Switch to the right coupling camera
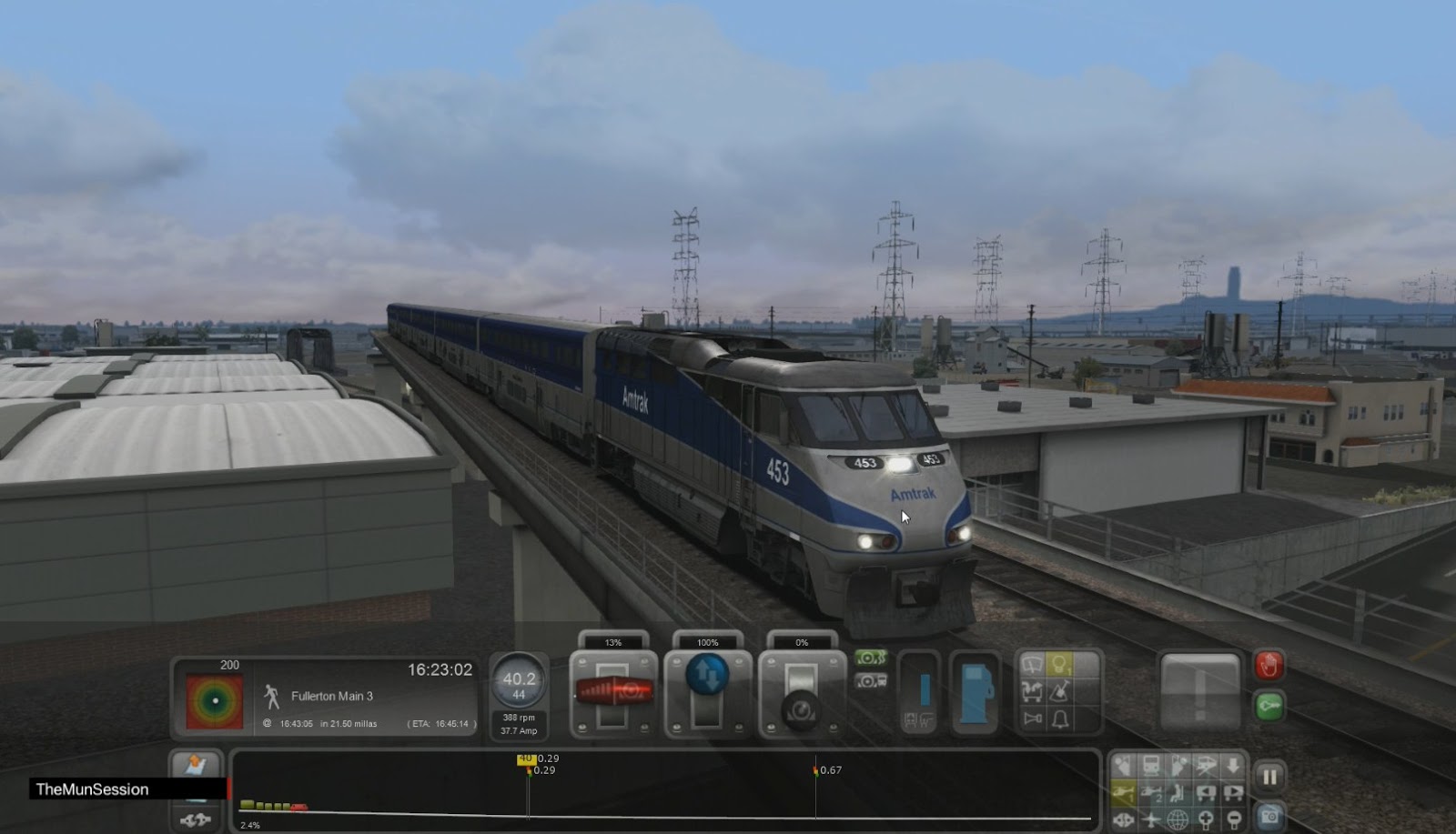This screenshot has height=834, width=1456. pos(1233,793)
